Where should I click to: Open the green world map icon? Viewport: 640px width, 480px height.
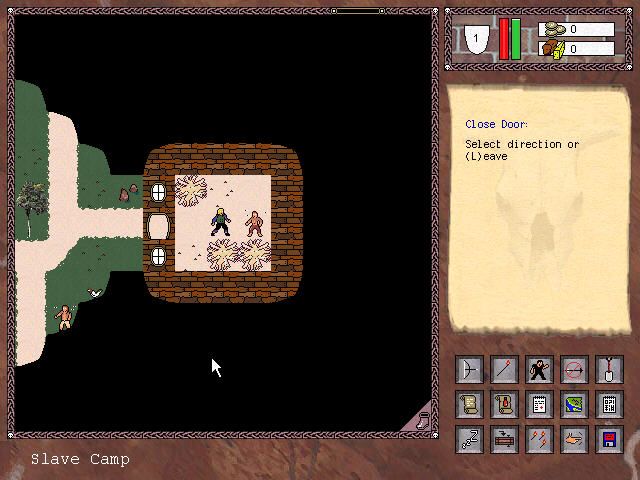pos(574,404)
